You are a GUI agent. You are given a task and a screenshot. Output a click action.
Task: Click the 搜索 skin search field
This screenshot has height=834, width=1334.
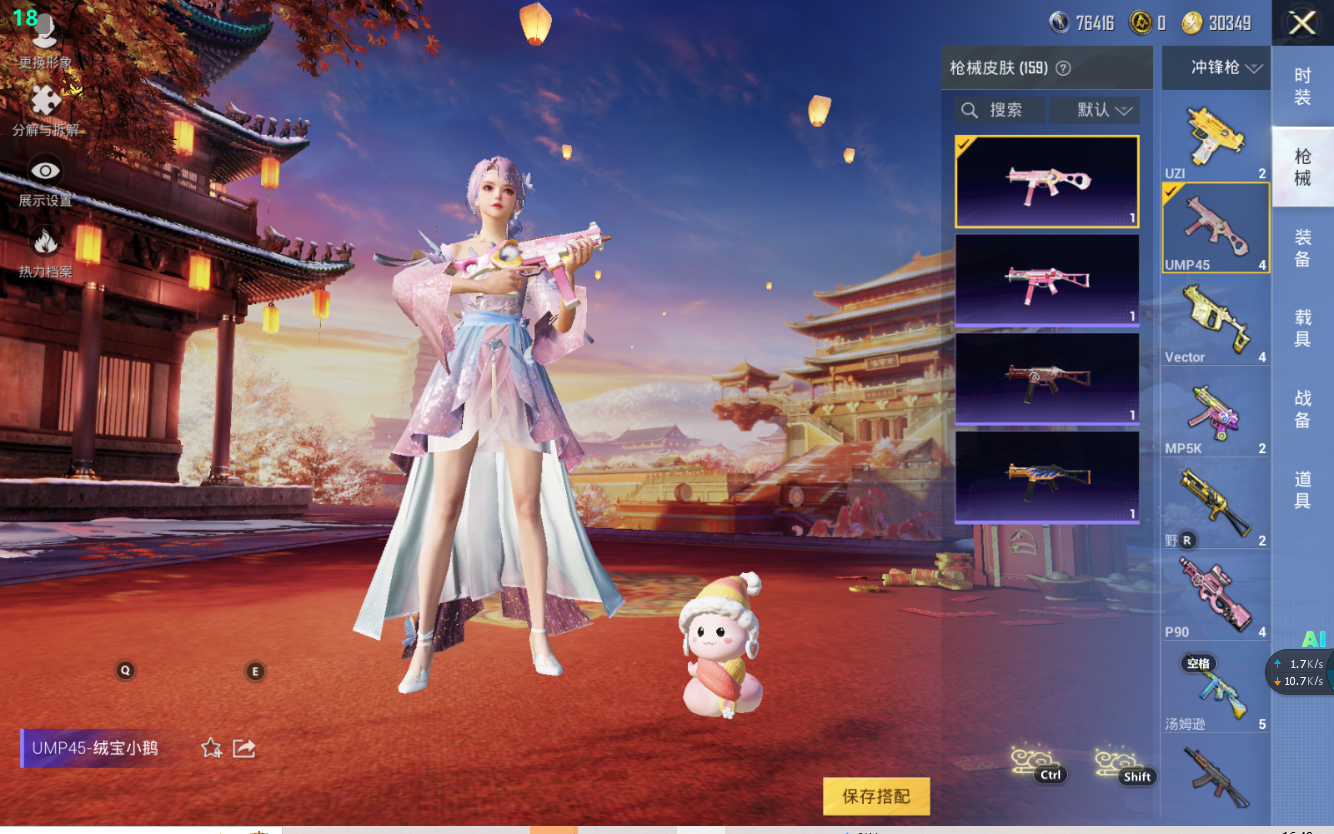[x=1000, y=110]
